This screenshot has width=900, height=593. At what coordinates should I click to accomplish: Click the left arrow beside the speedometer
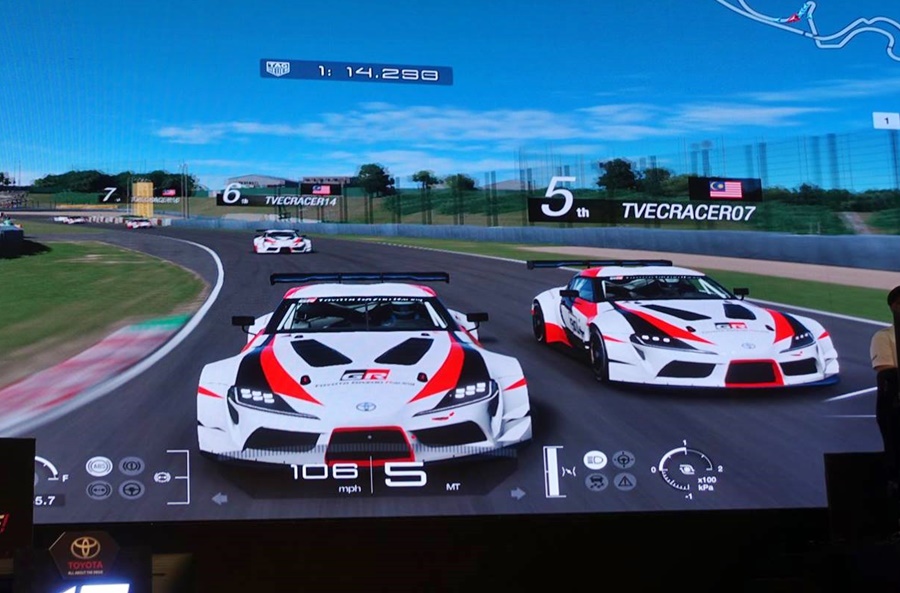click(x=220, y=497)
